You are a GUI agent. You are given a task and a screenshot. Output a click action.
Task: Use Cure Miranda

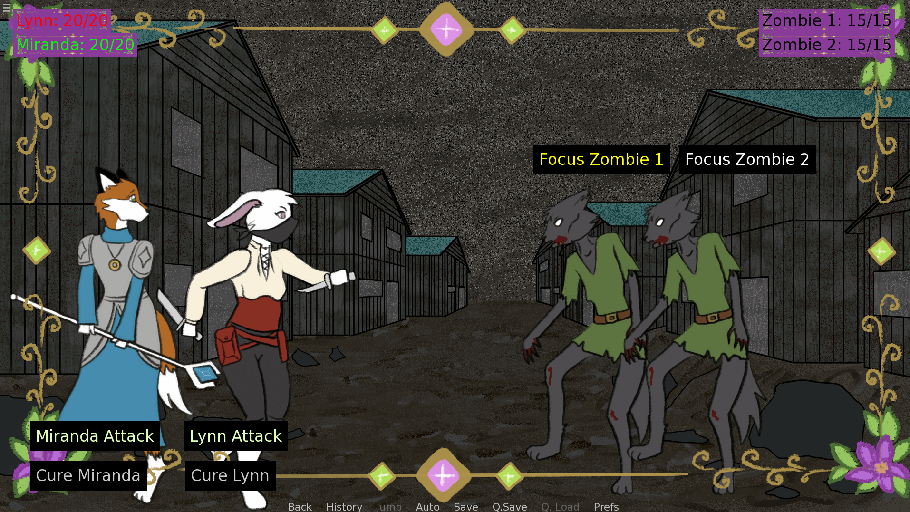coord(88,475)
